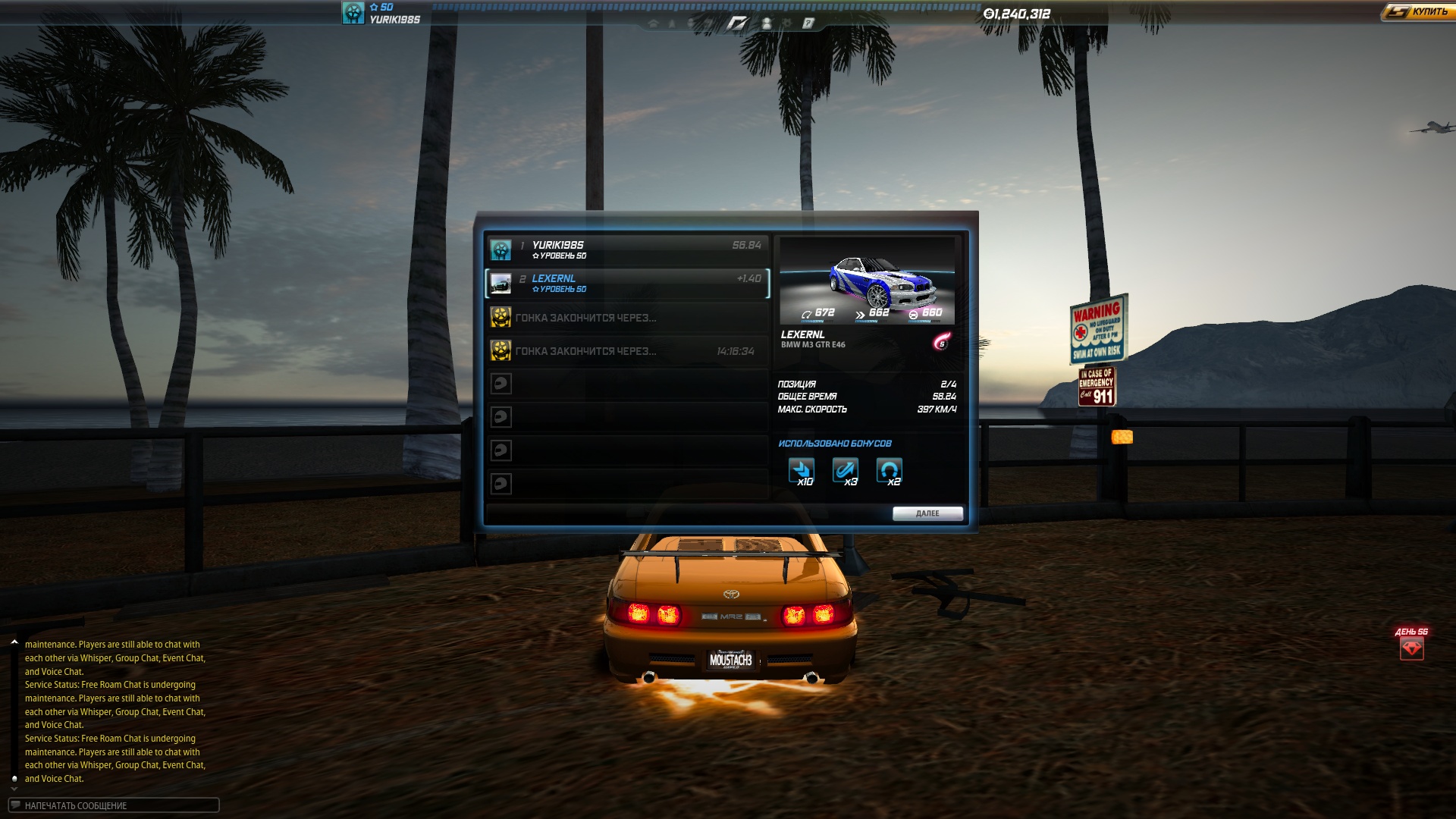The image size is (1456, 819).
Task: Click the Need for Speed logo toolbar icon
Action: [x=737, y=24]
